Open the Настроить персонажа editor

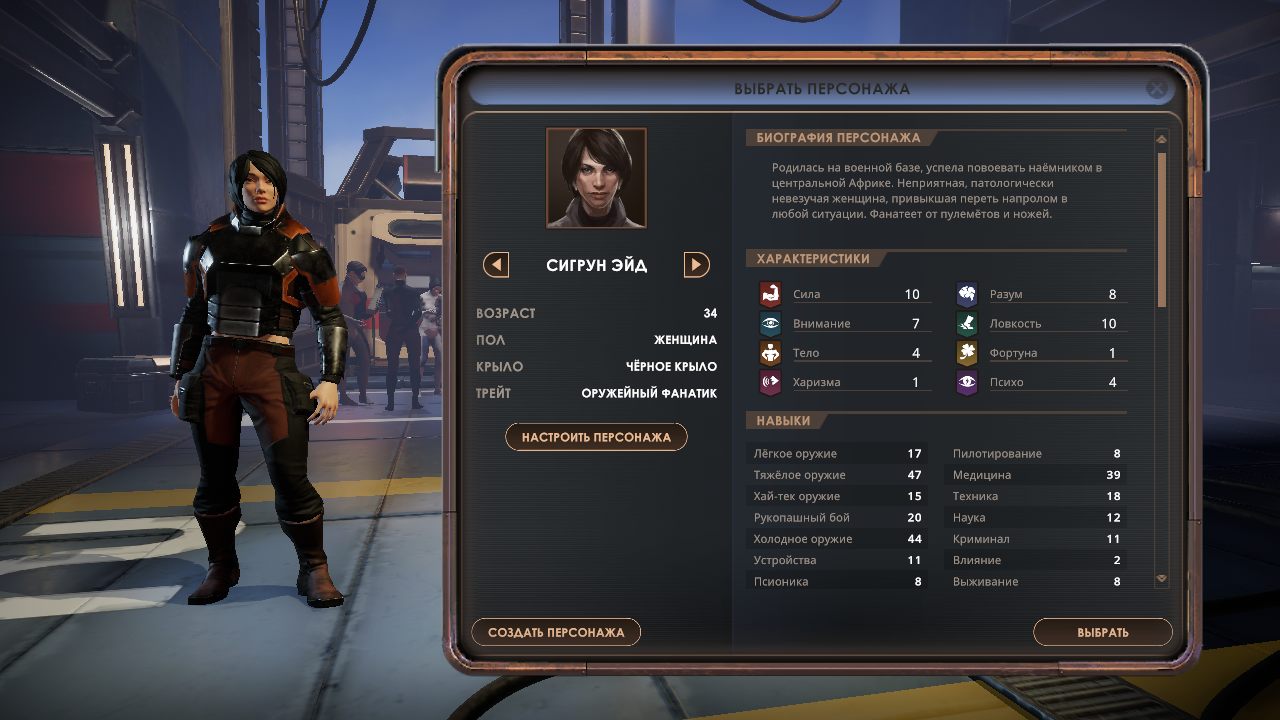tap(596, 436)
